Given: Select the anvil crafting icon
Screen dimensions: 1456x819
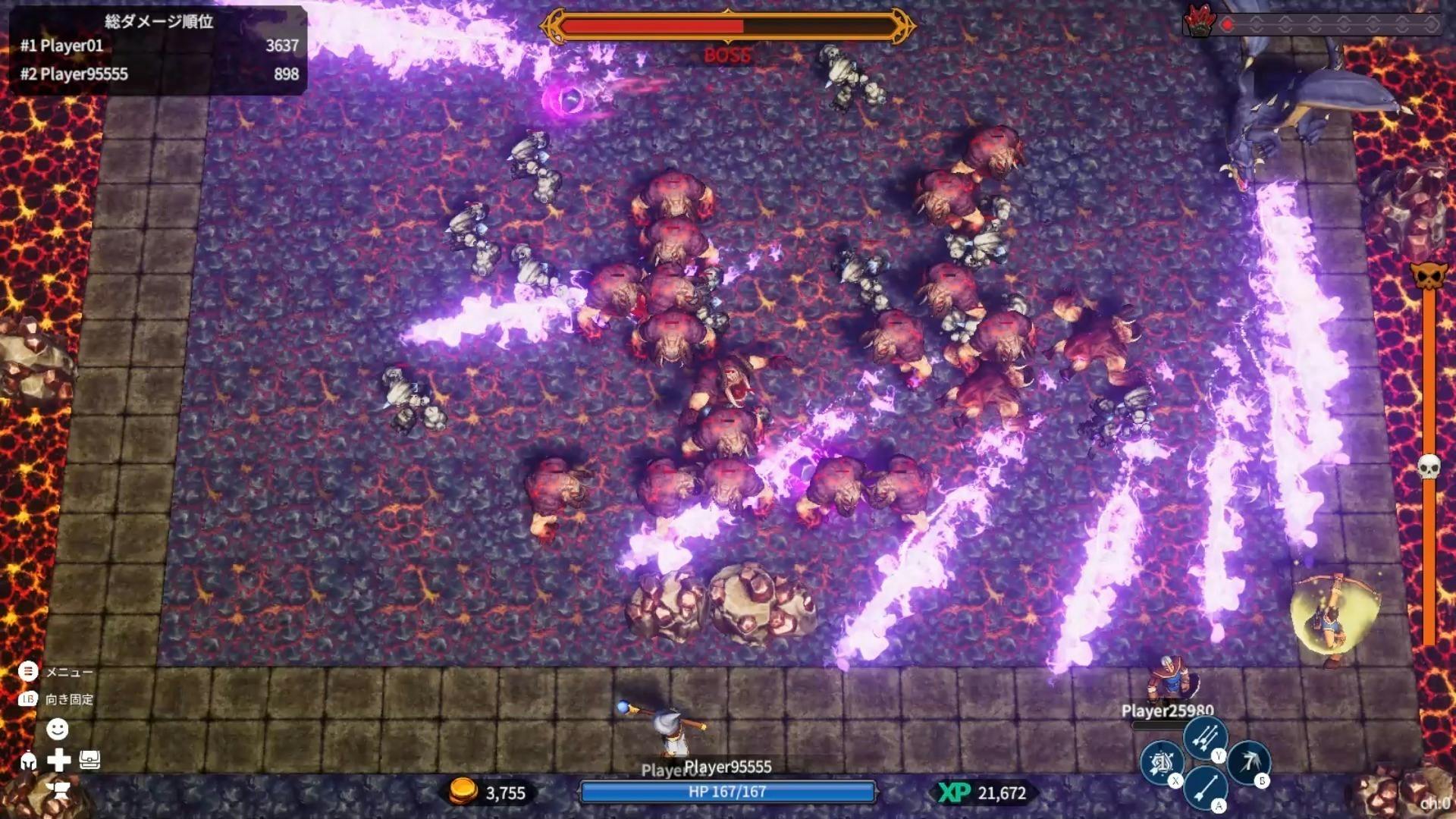Looking at the screenshot, I should (x=58, y=791).
